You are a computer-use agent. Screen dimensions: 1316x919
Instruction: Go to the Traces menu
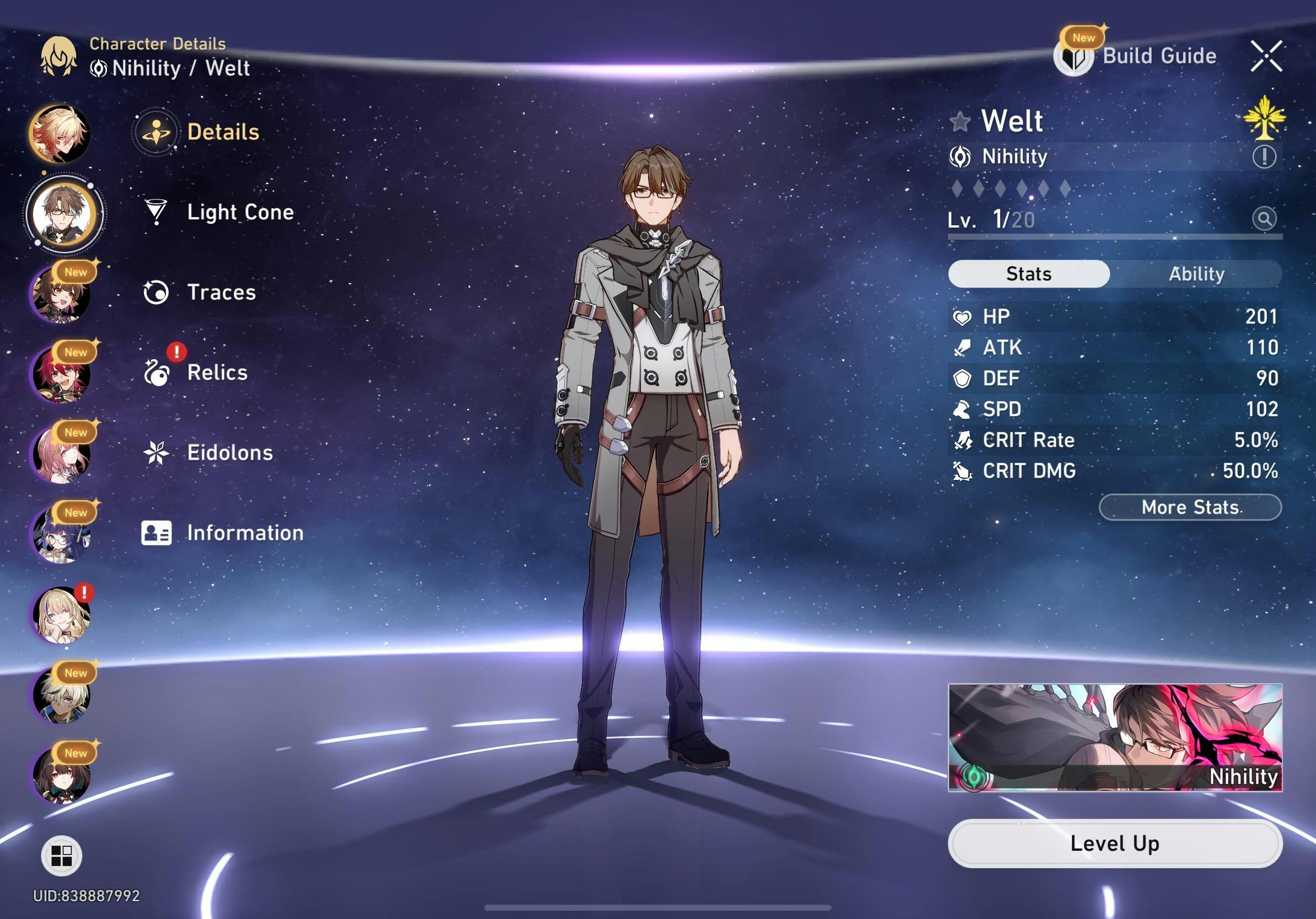[220, 293]
